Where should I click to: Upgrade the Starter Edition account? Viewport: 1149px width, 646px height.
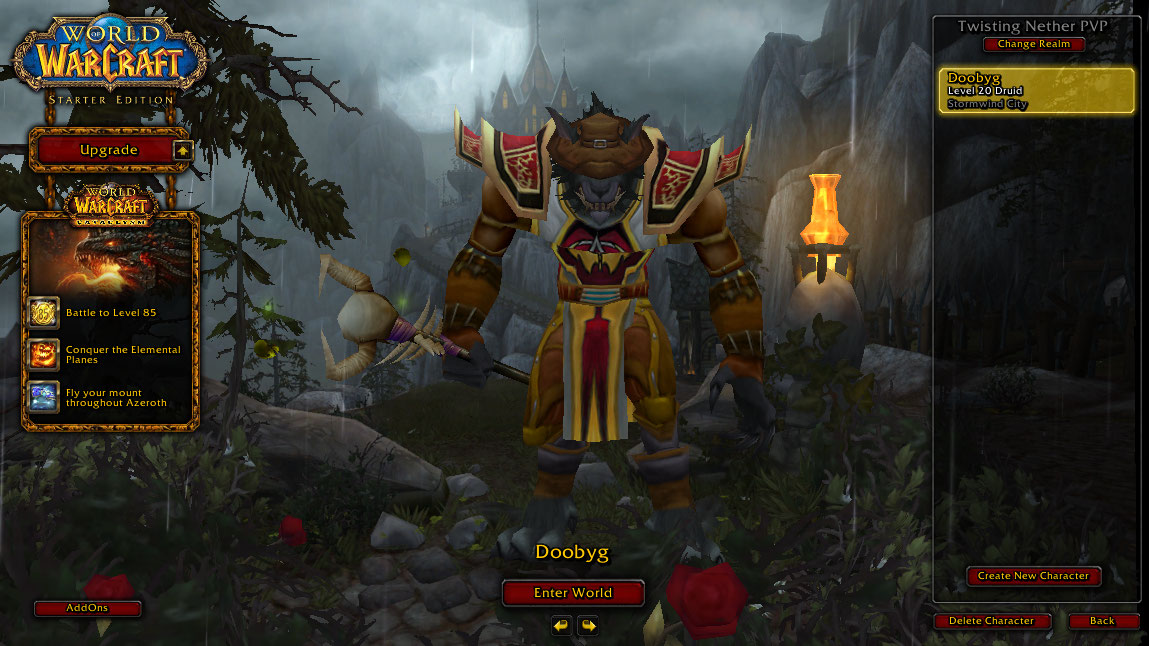pyautogui.click(x=110, y=150)
